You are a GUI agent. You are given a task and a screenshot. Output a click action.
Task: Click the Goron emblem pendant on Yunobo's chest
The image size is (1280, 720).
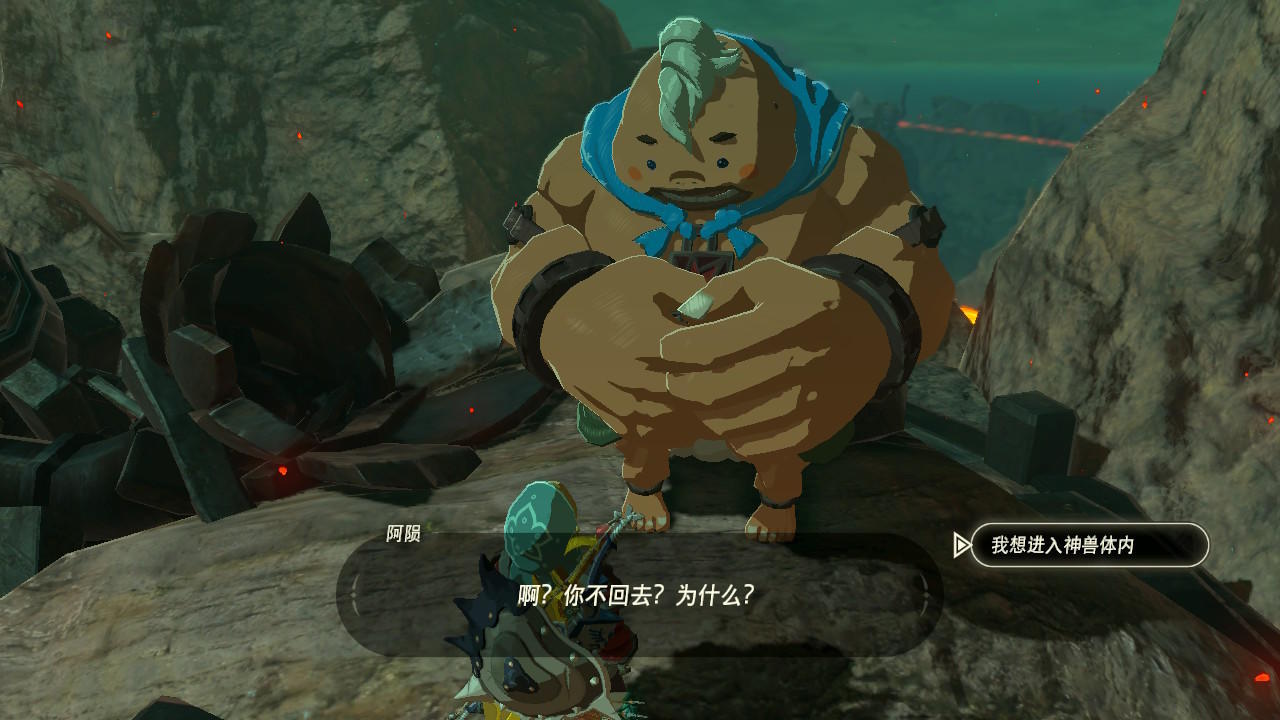(703, 260)
